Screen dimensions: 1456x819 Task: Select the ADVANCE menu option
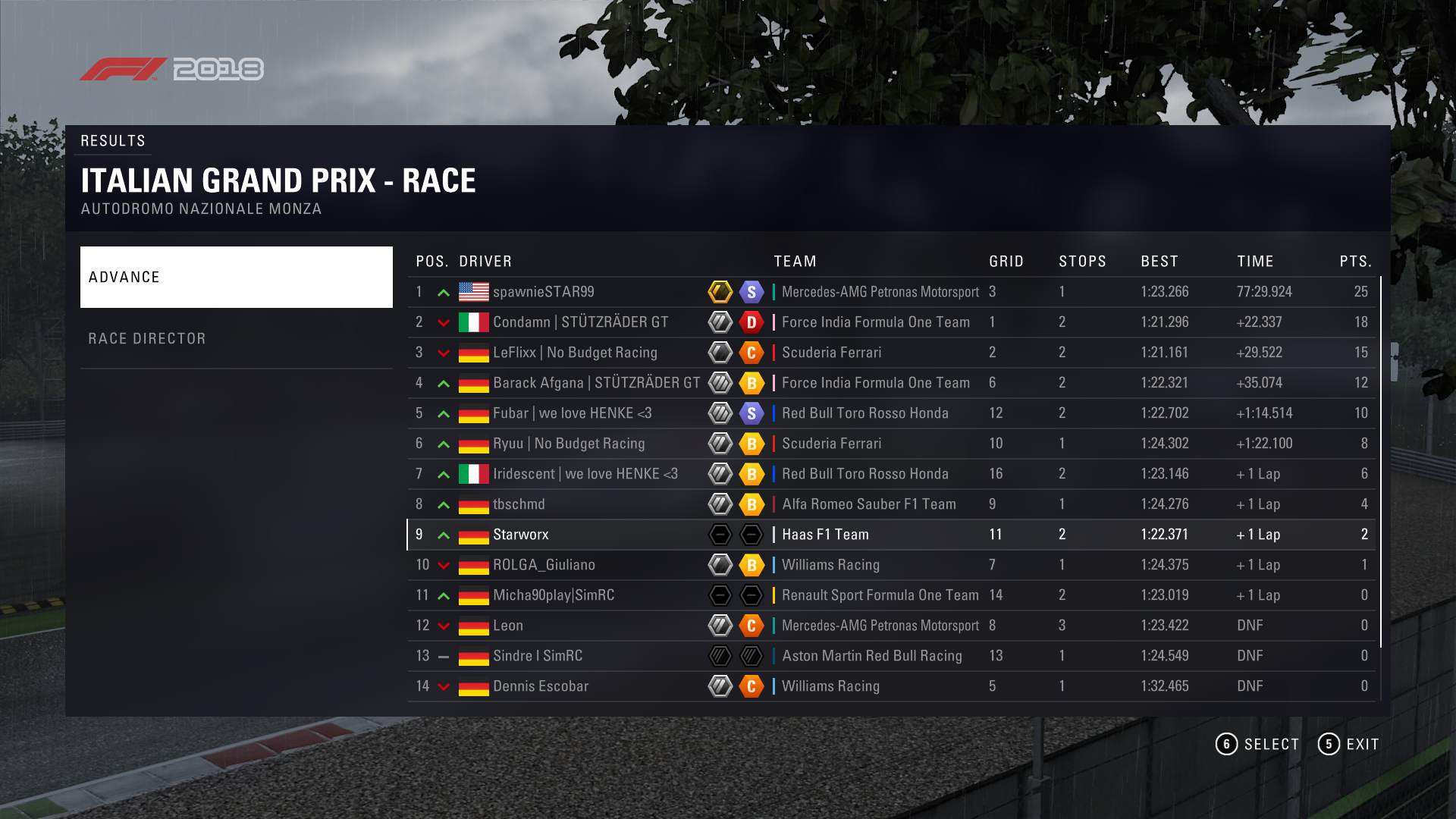(236, 277)
